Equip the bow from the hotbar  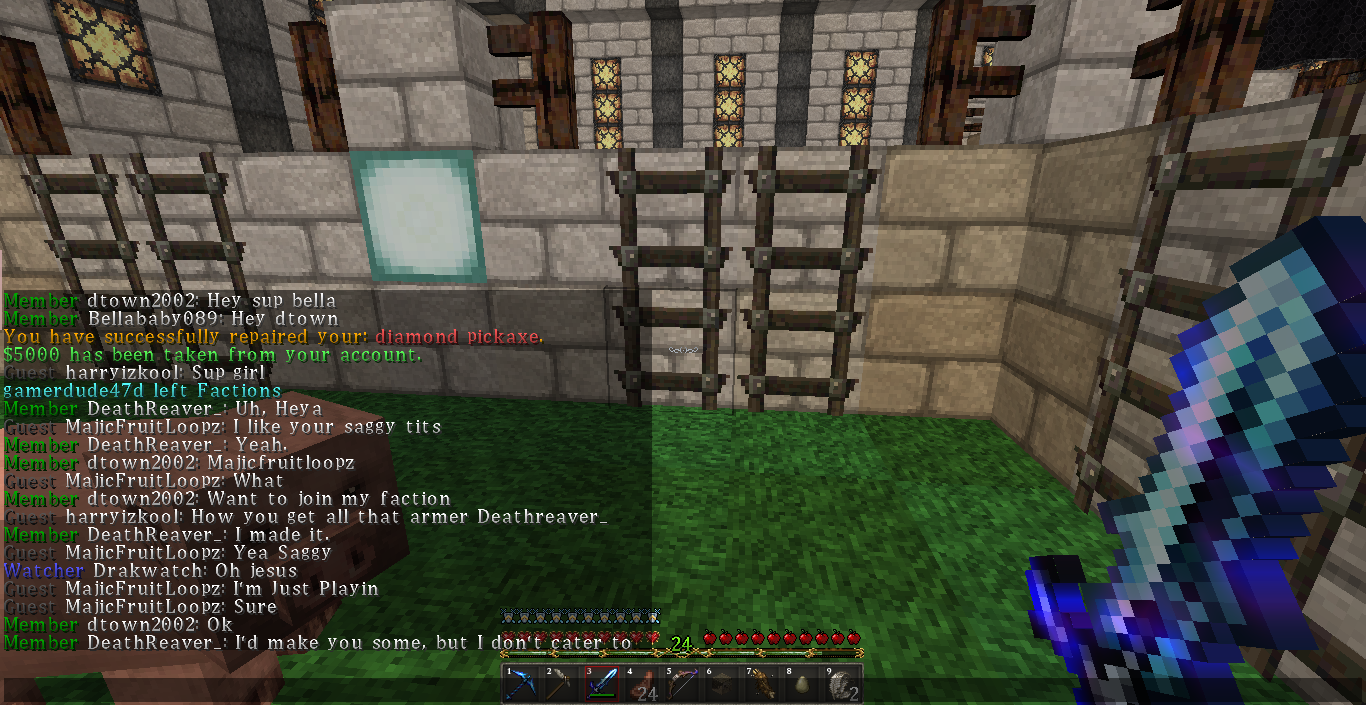[x=682, y=685]
